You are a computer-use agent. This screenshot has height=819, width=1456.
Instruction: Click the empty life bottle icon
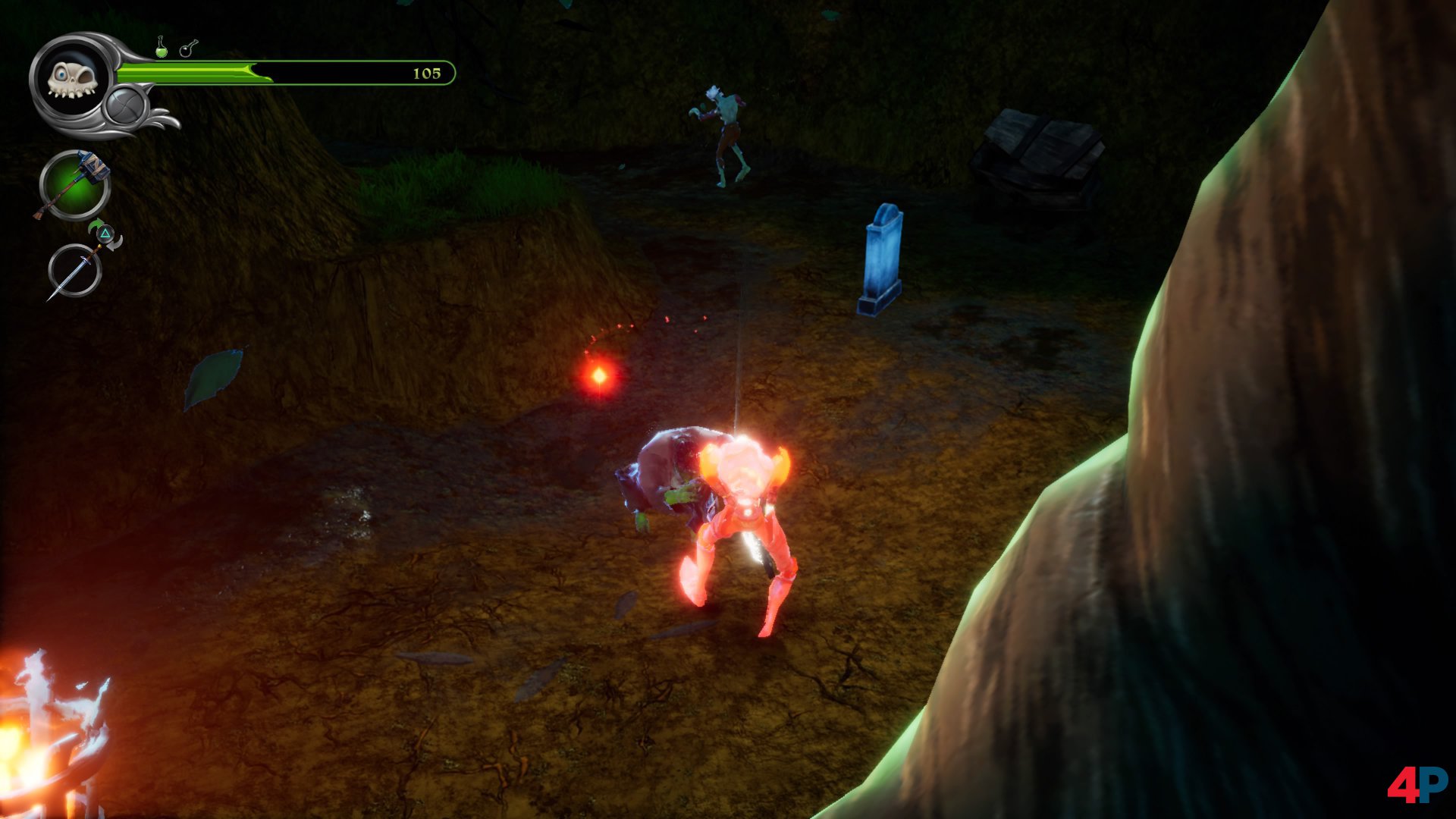pyautogui.click(x=187, y=49)
